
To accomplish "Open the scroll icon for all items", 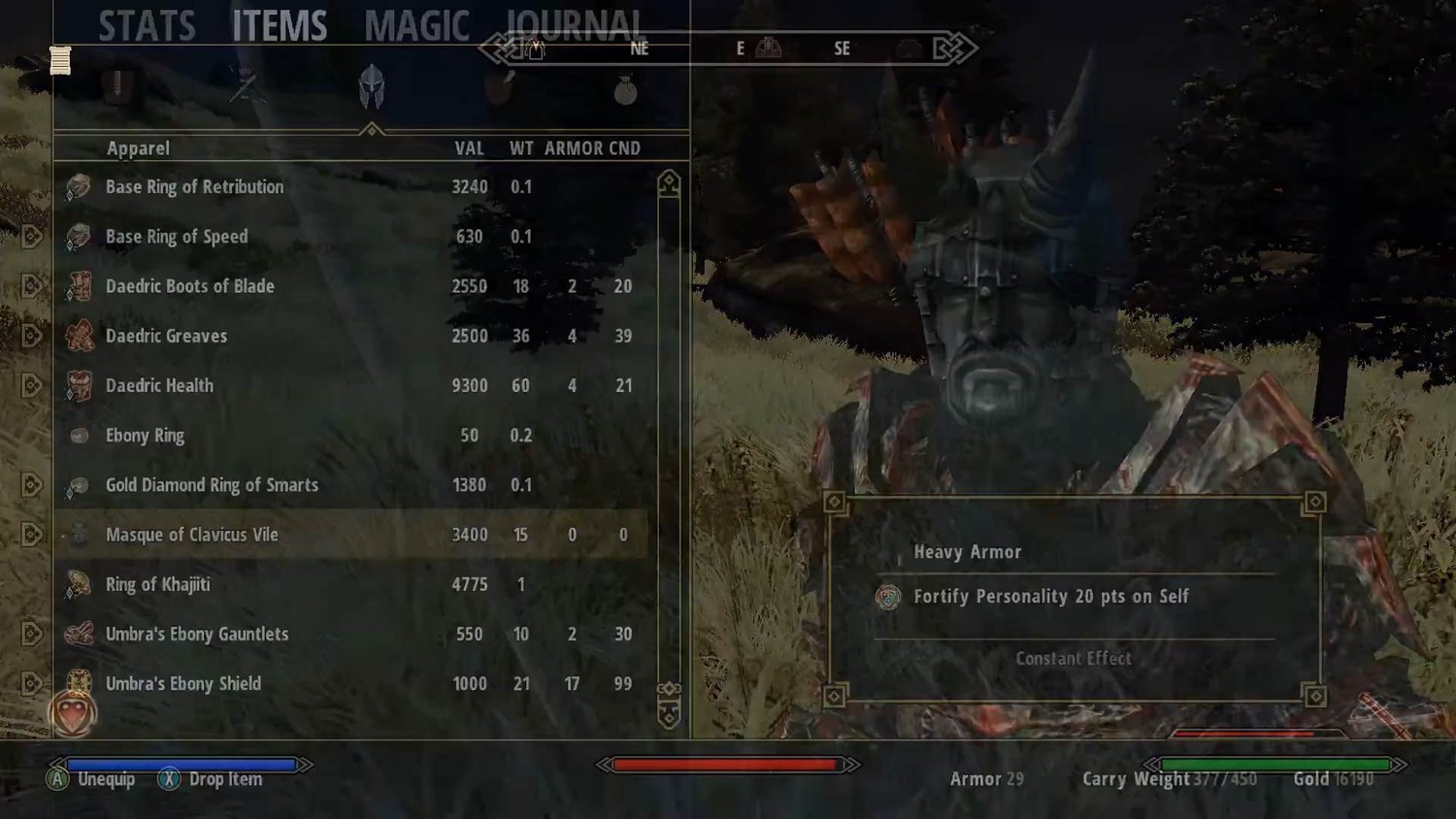I will click(60, 60).
